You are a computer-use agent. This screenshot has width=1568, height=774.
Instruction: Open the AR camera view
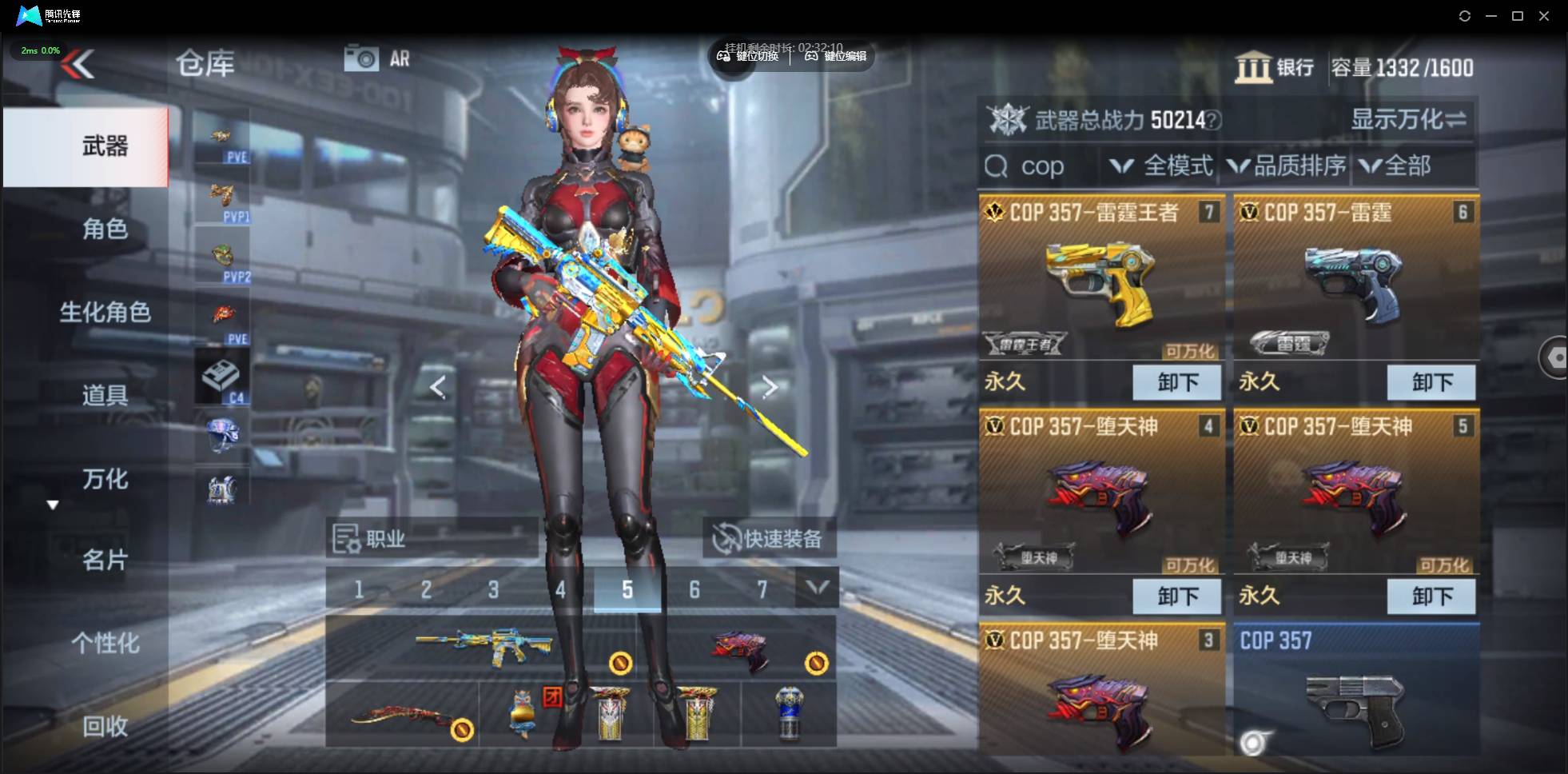pos(376,58)
